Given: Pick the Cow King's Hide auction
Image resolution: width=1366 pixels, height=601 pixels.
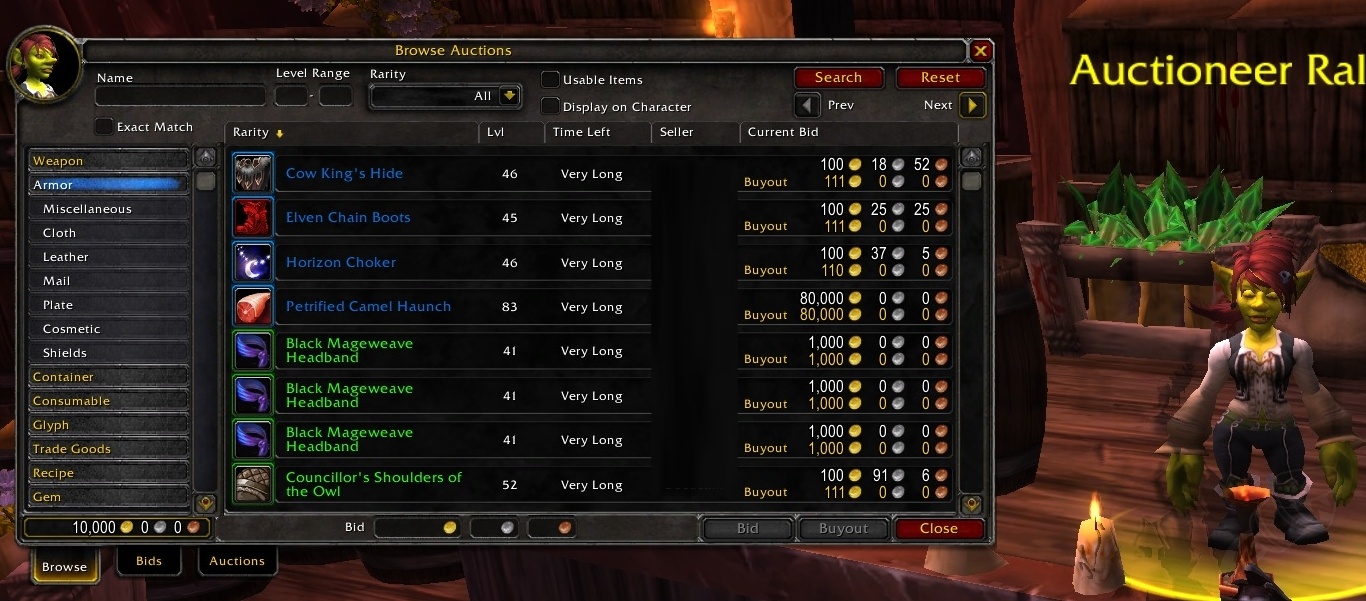Looking at the screenshot, I should pyautogui.click(x=344, y=174).
